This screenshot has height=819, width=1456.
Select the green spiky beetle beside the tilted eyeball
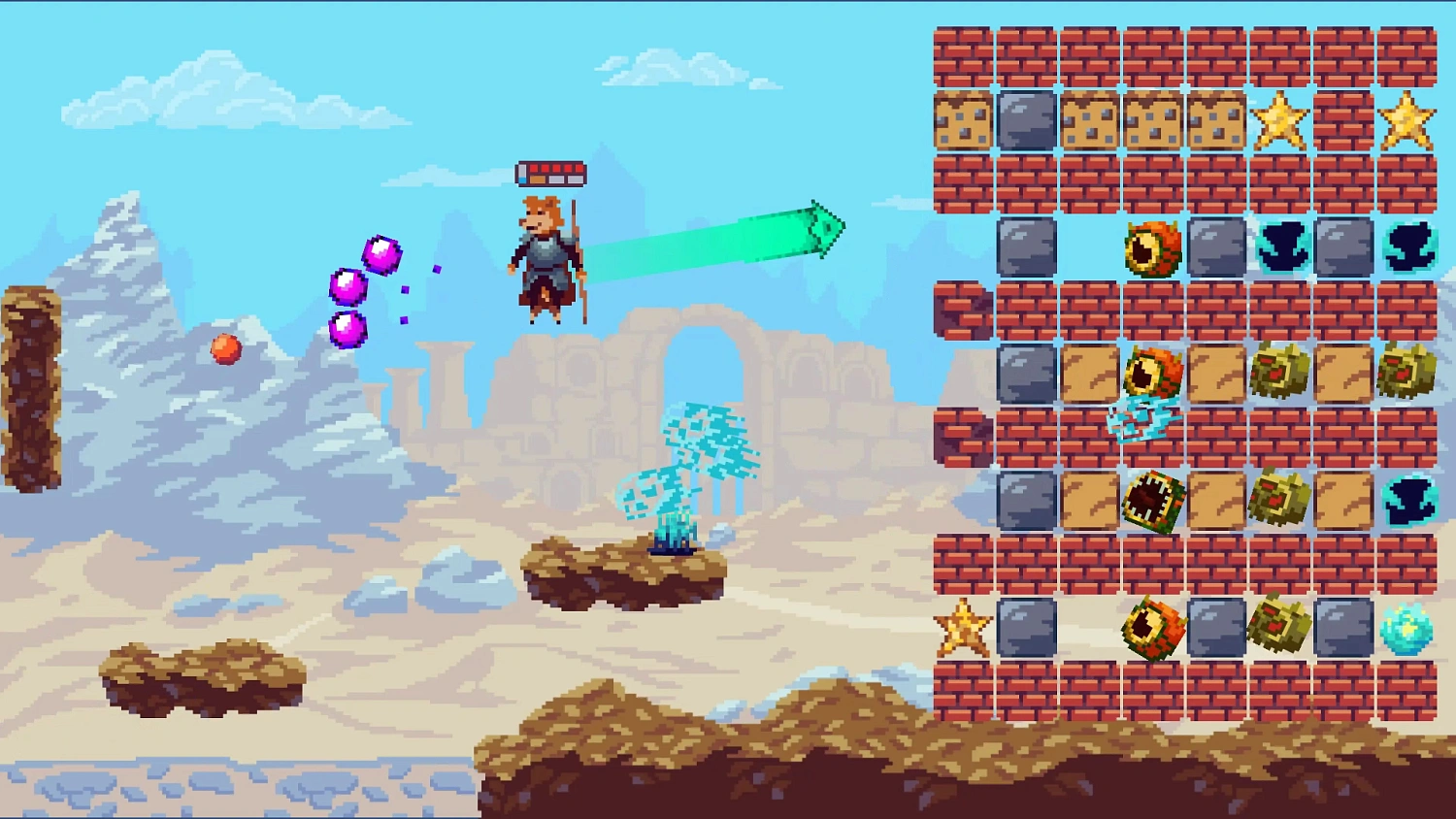pos(1283,374)
